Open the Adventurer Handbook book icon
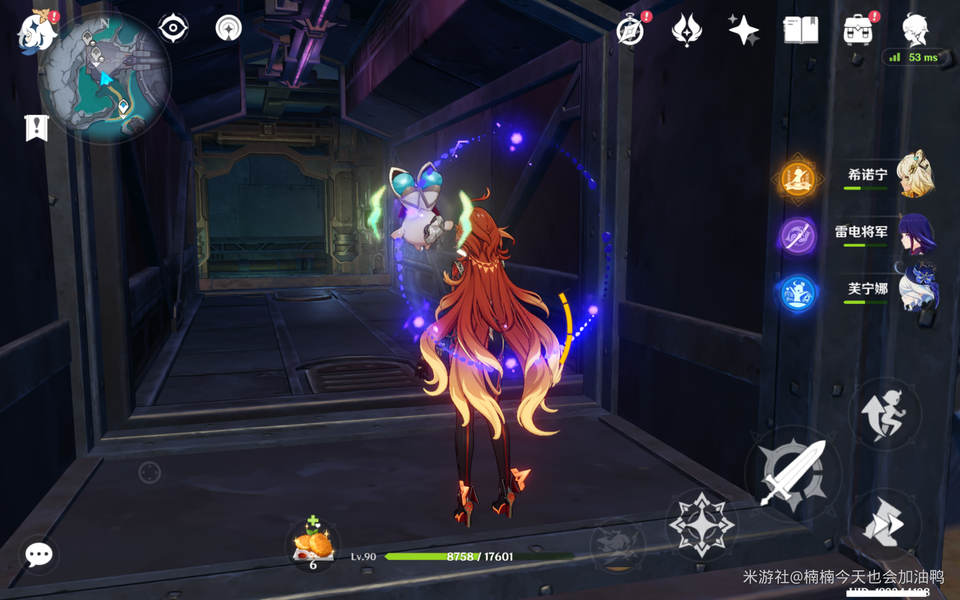This screenshot has height=600, width=960. 800,30
